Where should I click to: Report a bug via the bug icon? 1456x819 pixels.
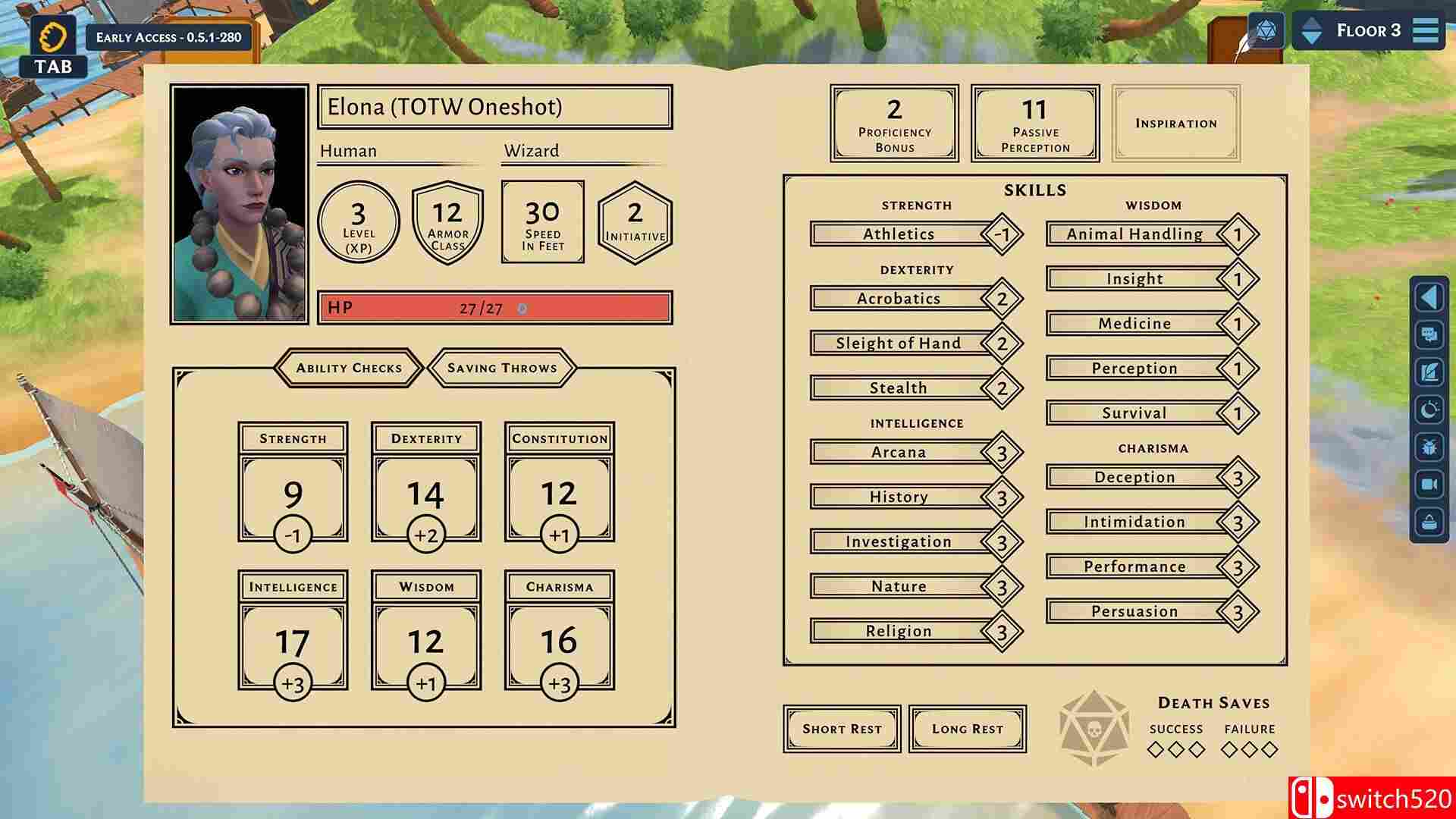1430,447
